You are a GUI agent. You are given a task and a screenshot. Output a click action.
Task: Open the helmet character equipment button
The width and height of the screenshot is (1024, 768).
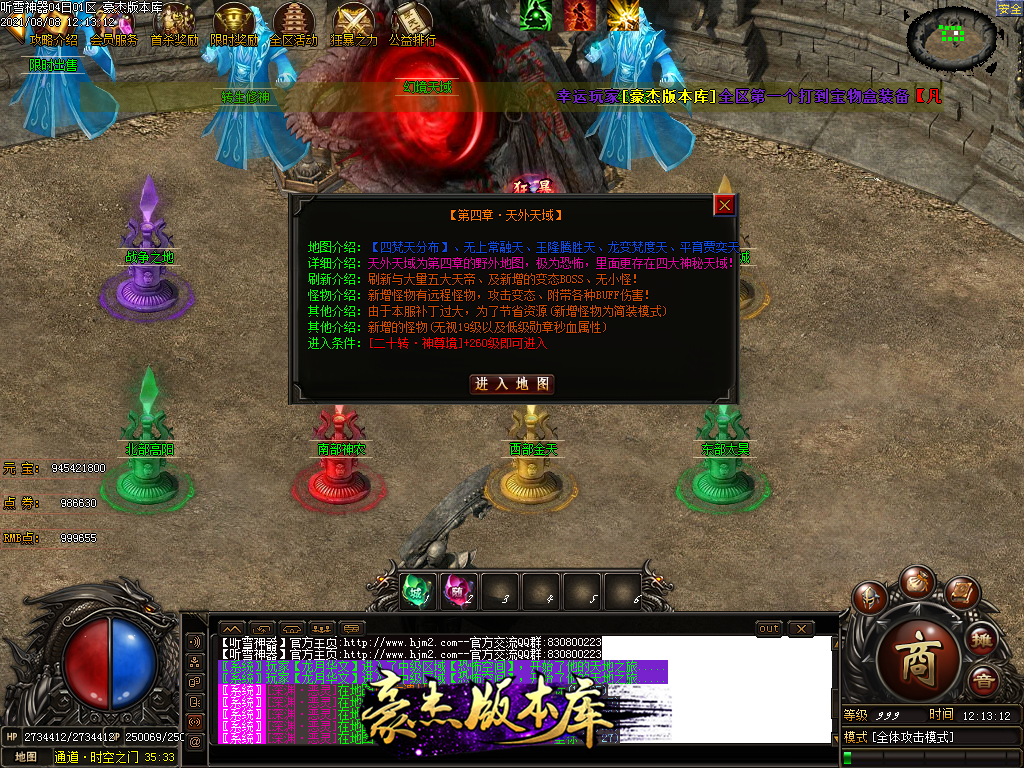pos(872,597)
